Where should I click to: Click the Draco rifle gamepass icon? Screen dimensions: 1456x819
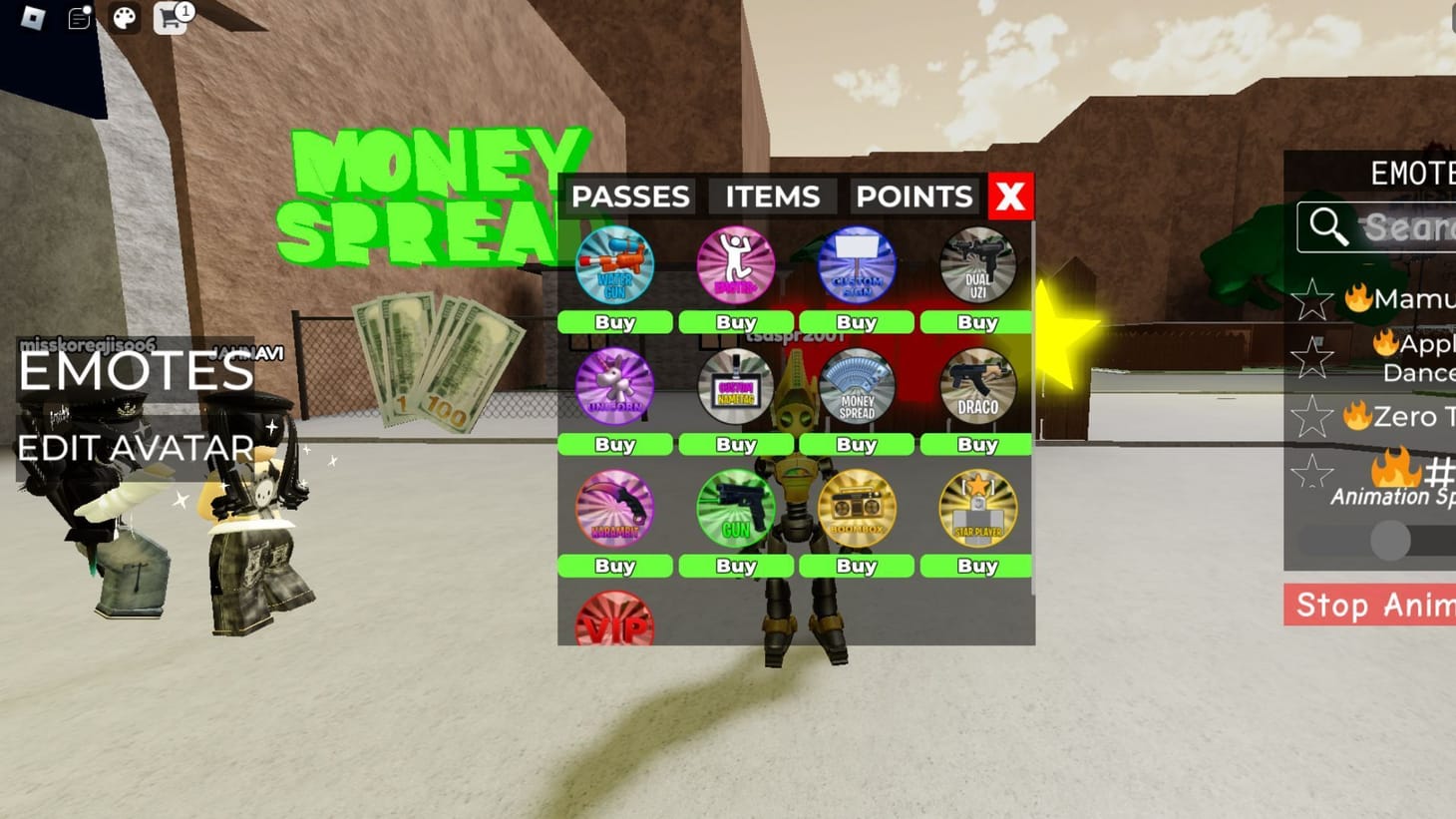pyautogui.click(x=976, y=387)
